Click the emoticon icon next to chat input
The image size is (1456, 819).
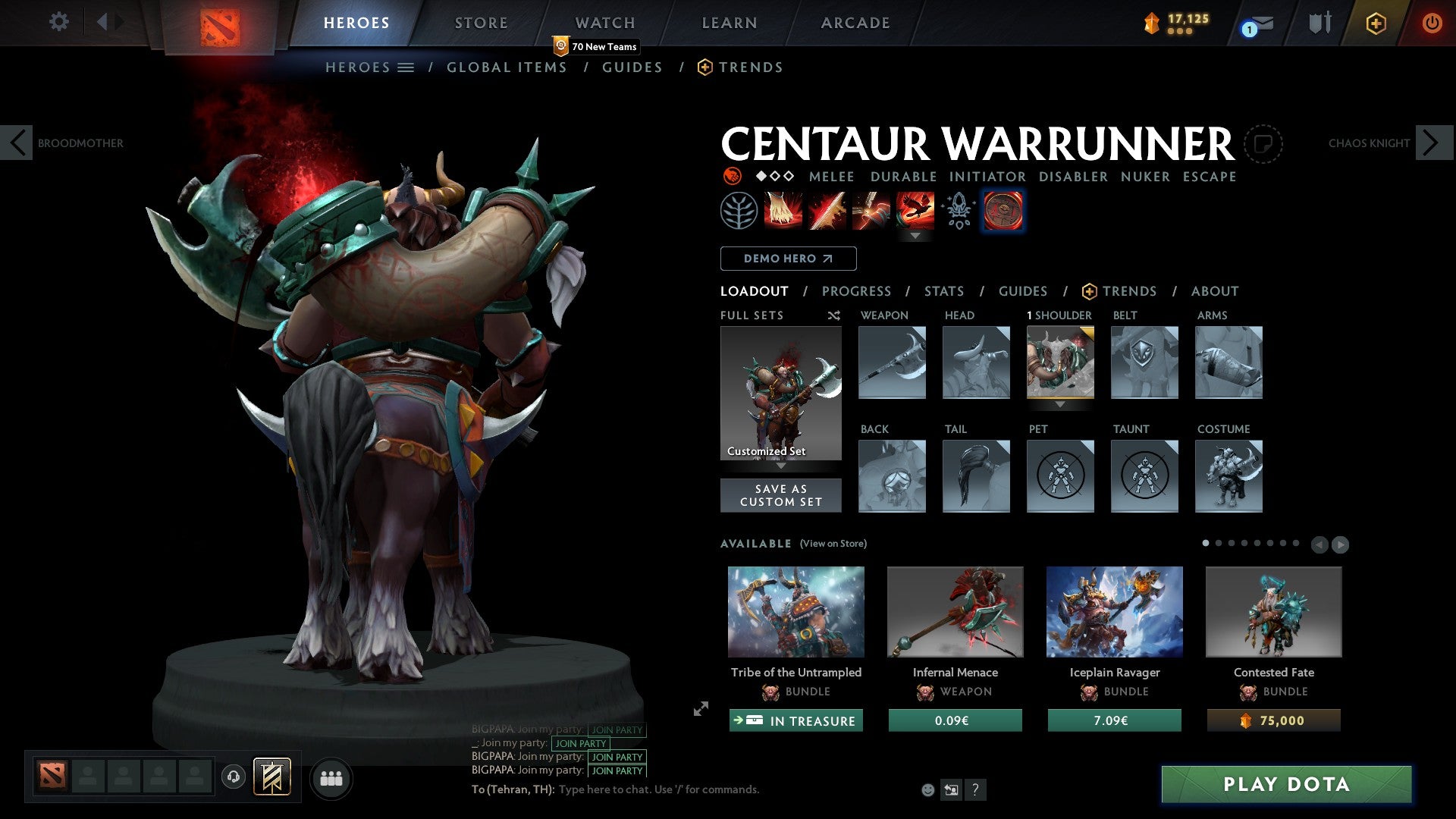(927, 789)
